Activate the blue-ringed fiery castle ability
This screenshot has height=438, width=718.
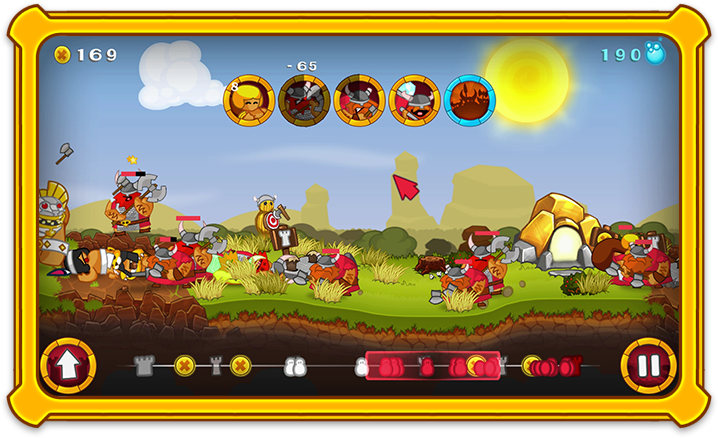pos(469,100)
